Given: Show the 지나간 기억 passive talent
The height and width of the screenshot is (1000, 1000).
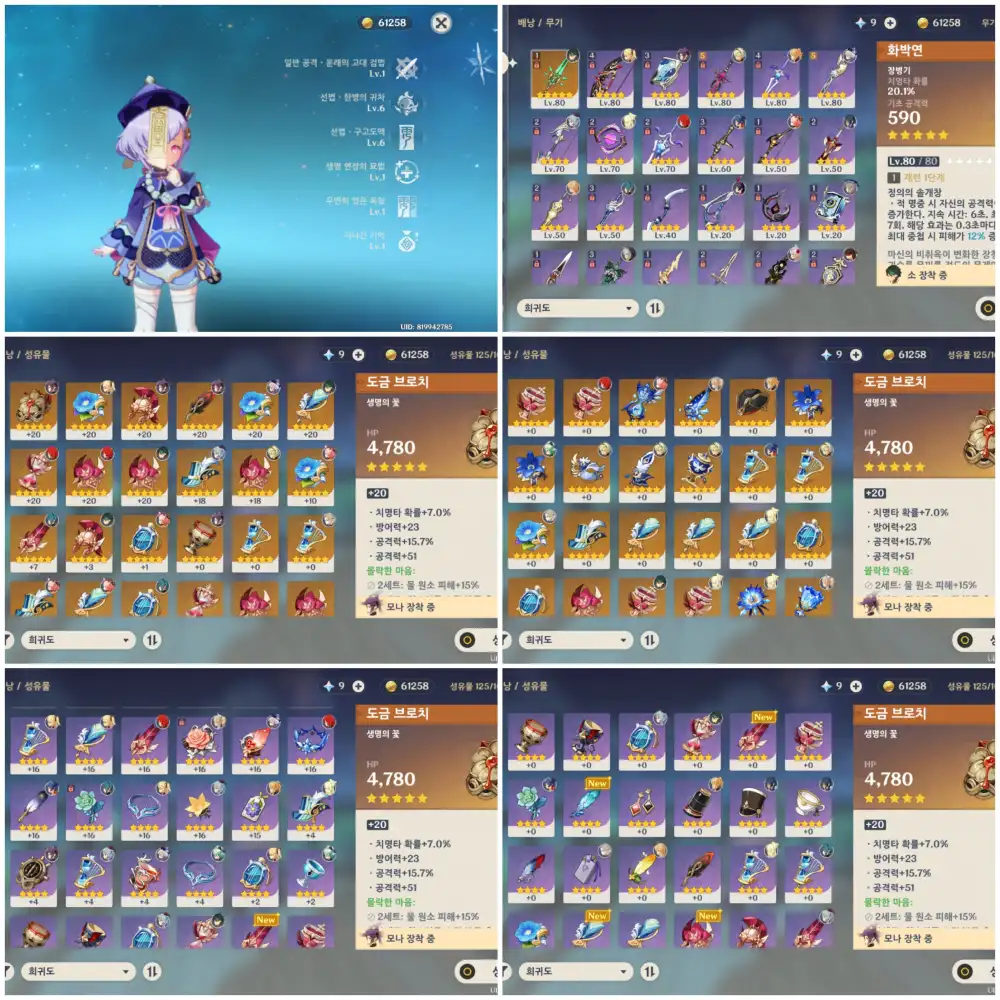Looking at the screenshot, I should point(406,240).
